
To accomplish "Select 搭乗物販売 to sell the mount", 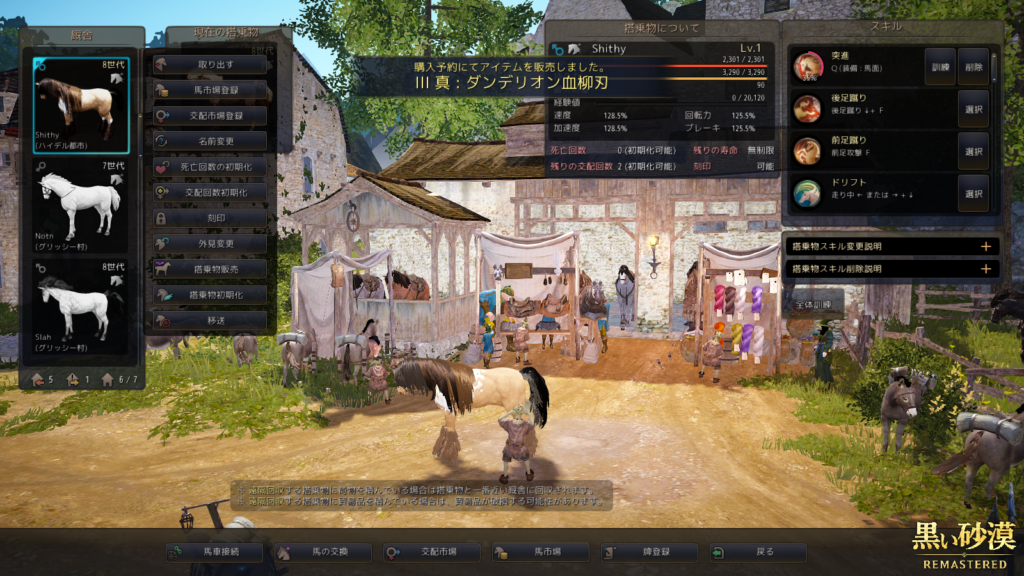I will (x=210, y=269).
